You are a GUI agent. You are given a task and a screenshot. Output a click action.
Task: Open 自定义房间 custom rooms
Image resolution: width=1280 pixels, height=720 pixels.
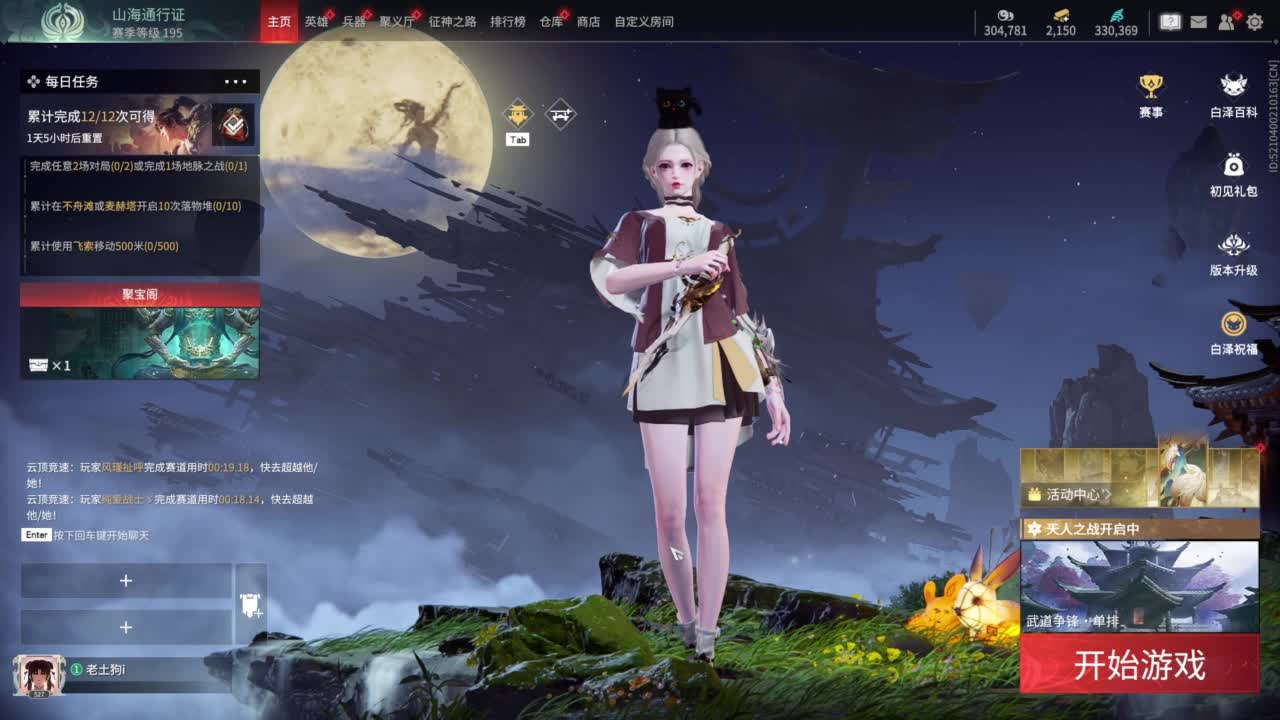pos(643,21)
